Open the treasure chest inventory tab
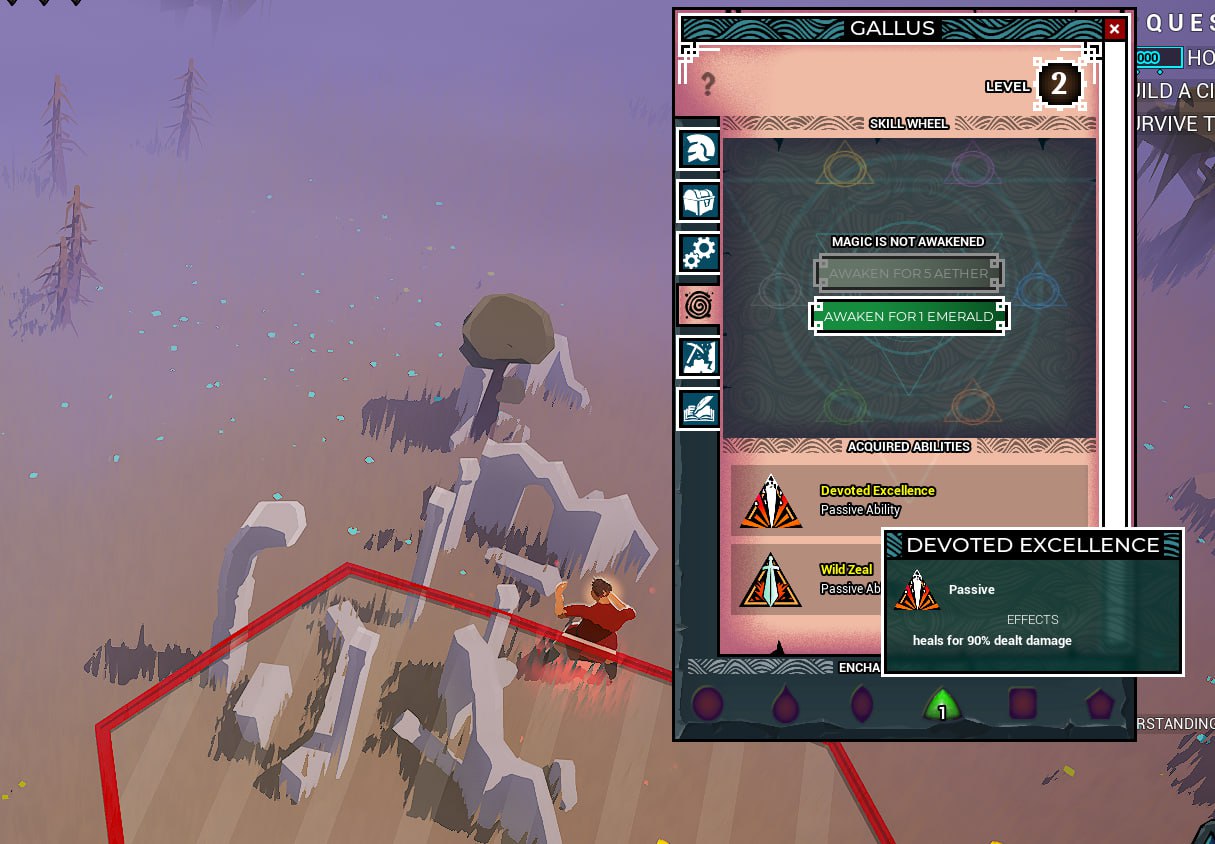The image size is (1215, 844). pos(698,201)
